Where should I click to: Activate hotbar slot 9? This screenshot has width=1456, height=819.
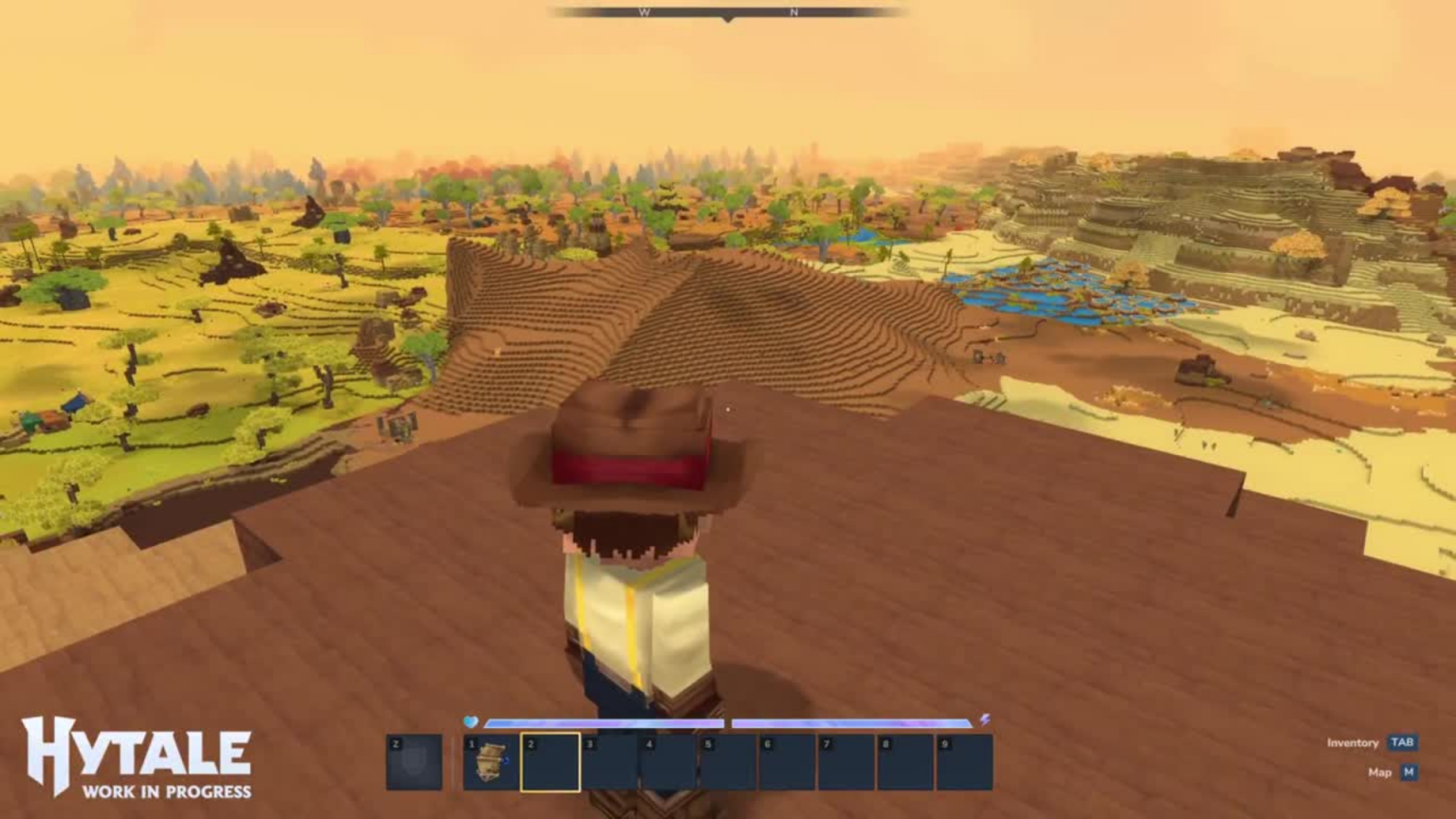pyautogui.click(x=965, y=762)
